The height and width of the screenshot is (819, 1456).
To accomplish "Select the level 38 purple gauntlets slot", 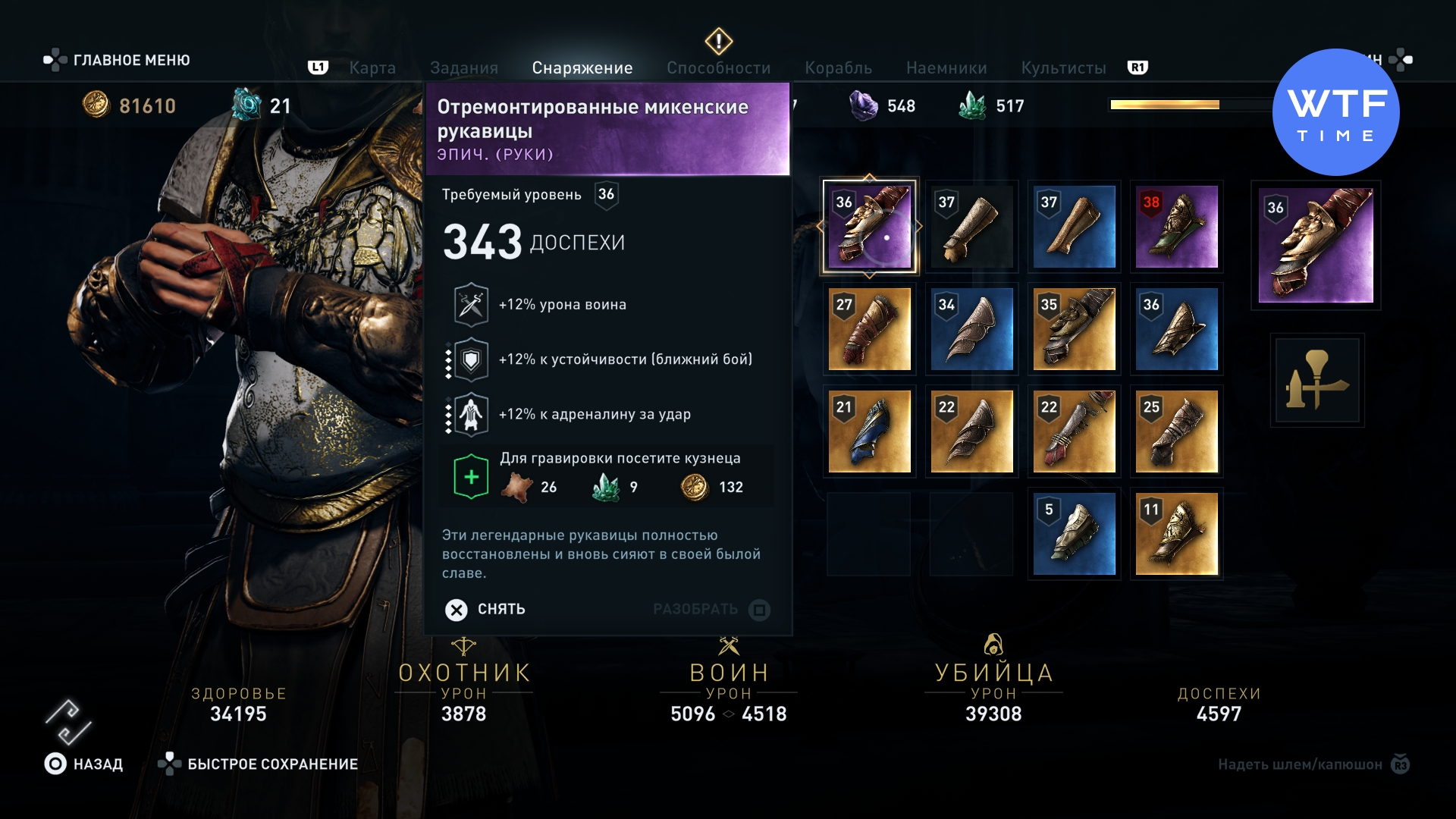I will [1176, 227].
